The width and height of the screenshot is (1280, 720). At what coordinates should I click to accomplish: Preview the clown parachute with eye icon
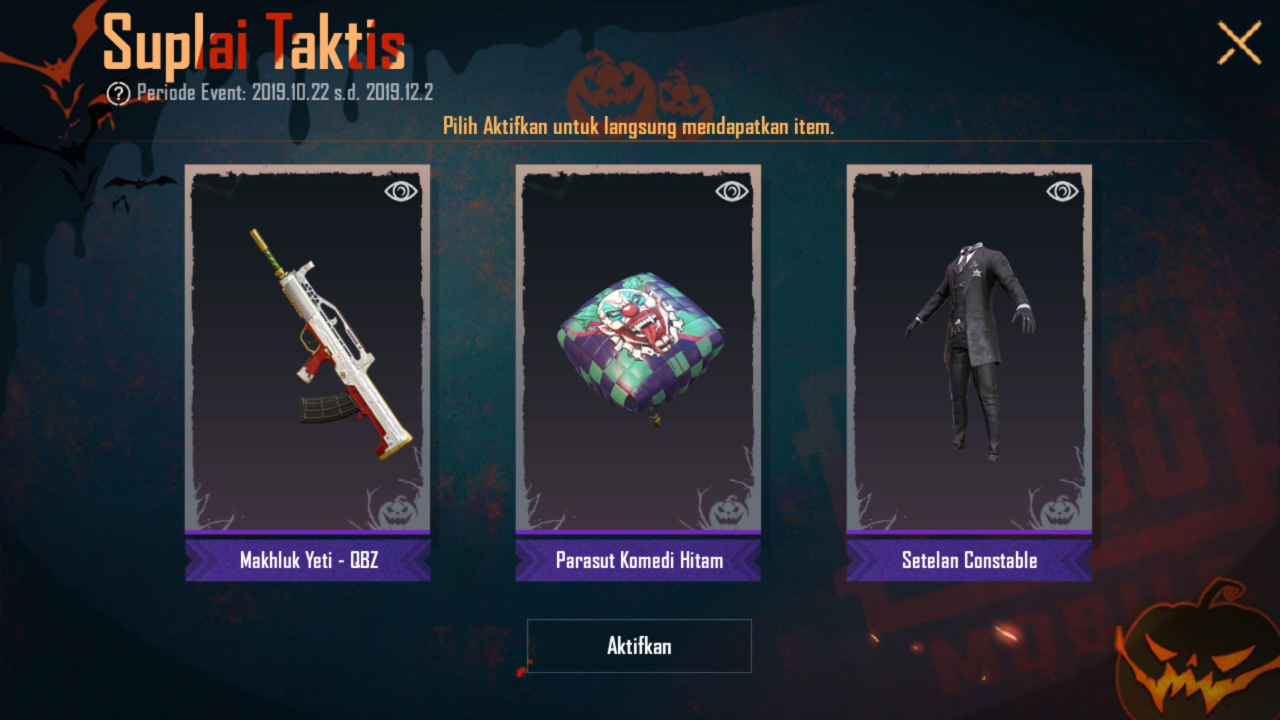732,191
